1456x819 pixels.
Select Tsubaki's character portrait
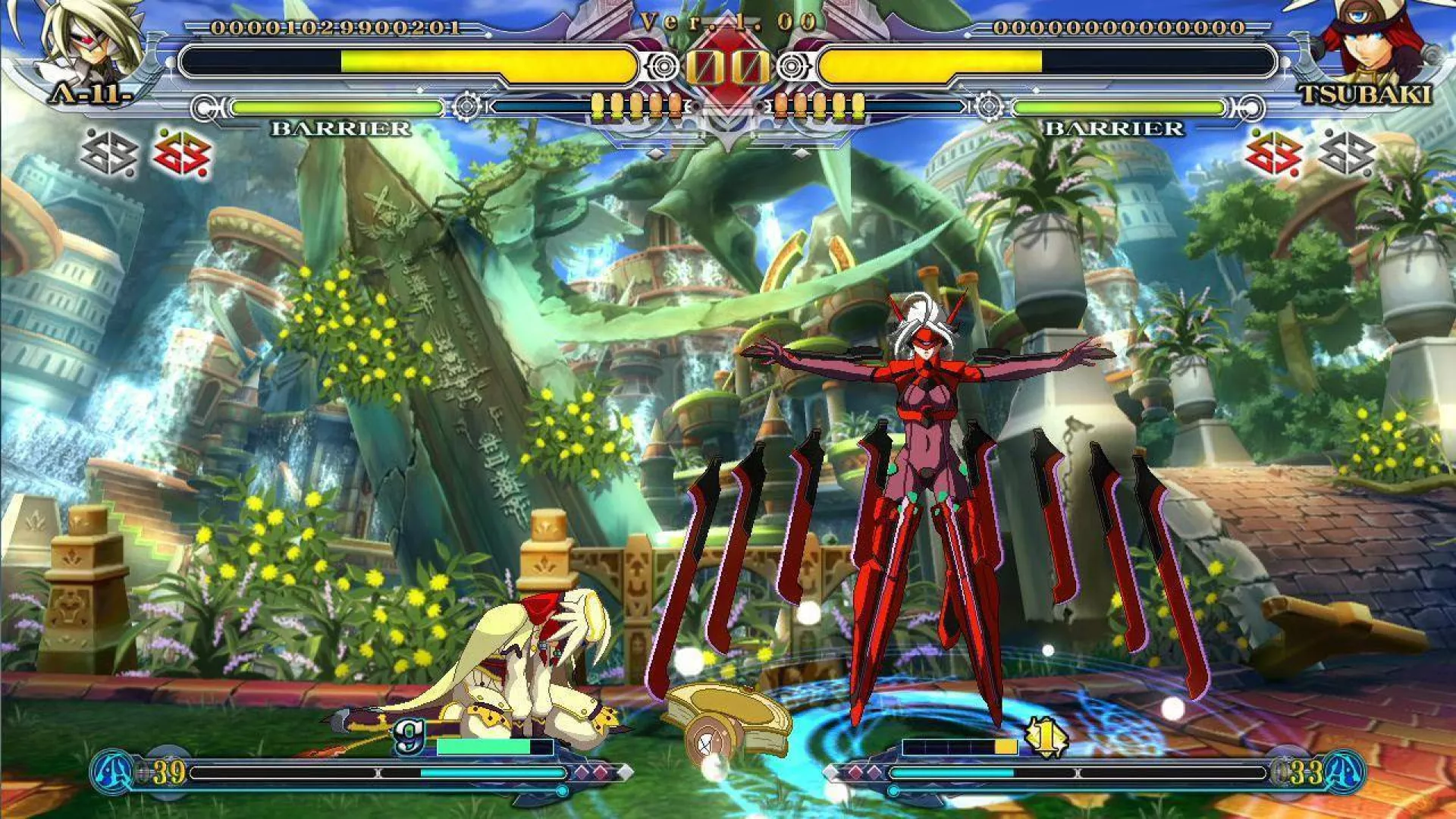1365,42
